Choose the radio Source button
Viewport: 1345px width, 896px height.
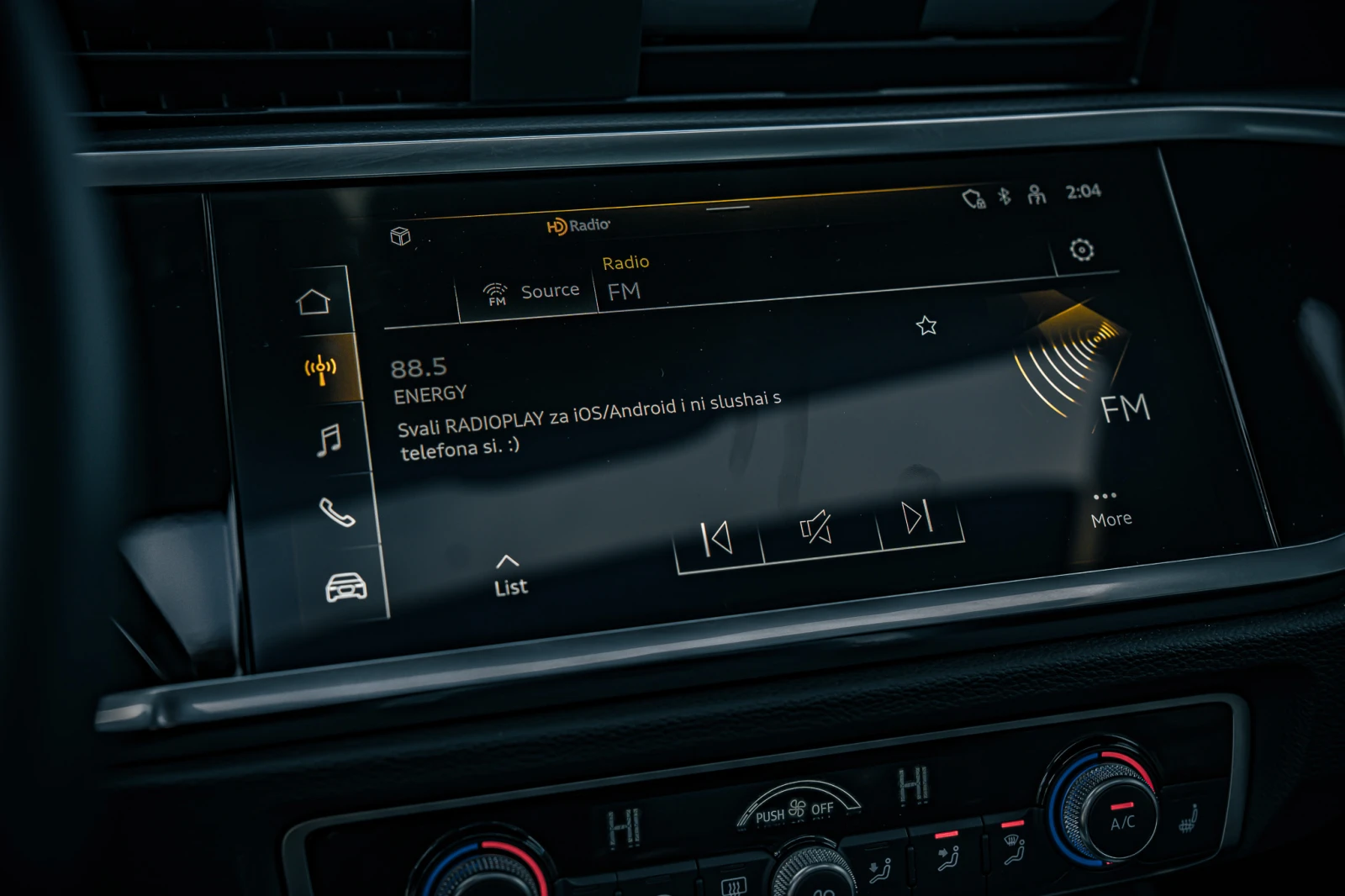tap(531, 293)
